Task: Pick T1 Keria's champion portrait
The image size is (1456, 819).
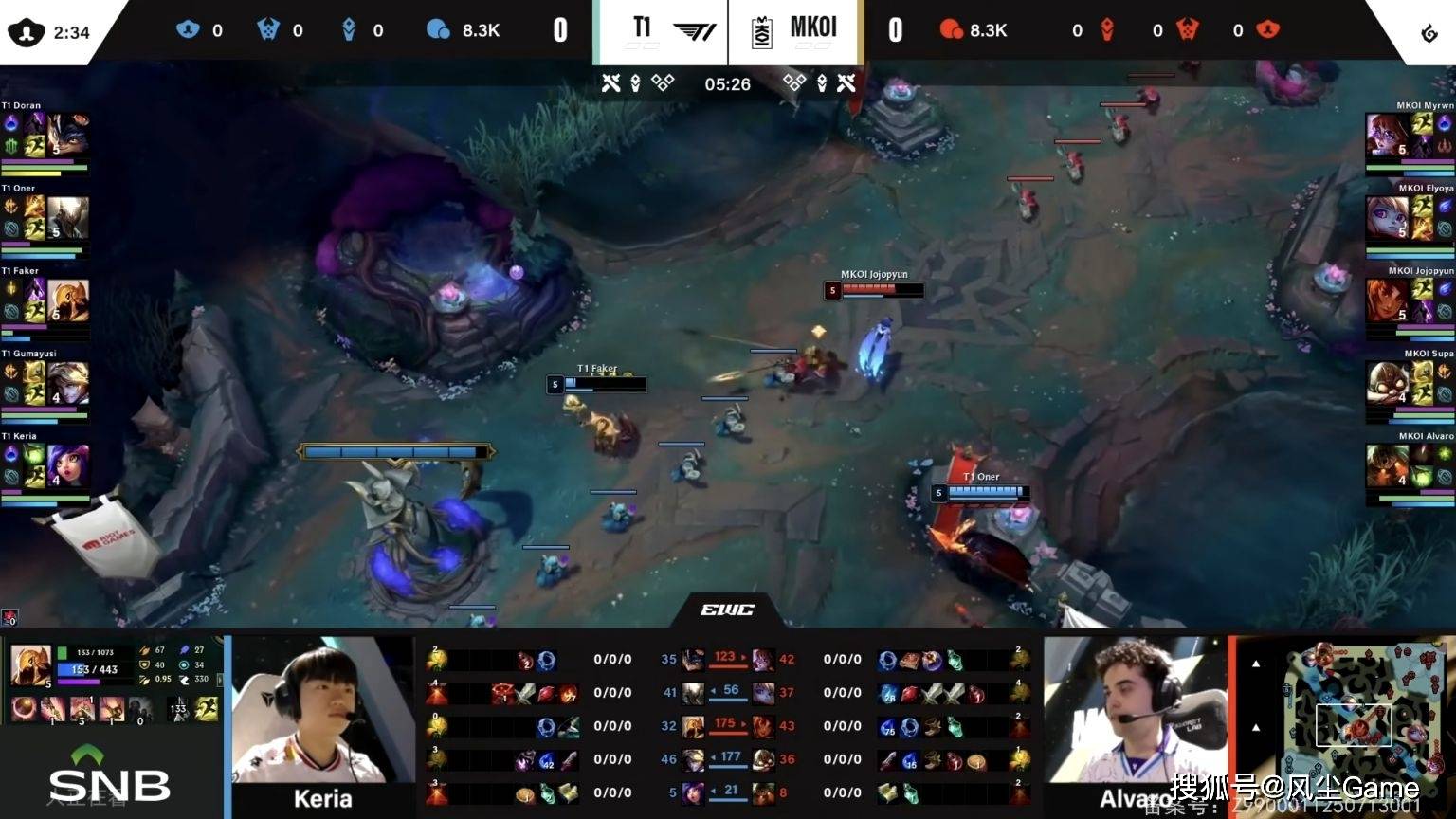Action: [68, 465]
